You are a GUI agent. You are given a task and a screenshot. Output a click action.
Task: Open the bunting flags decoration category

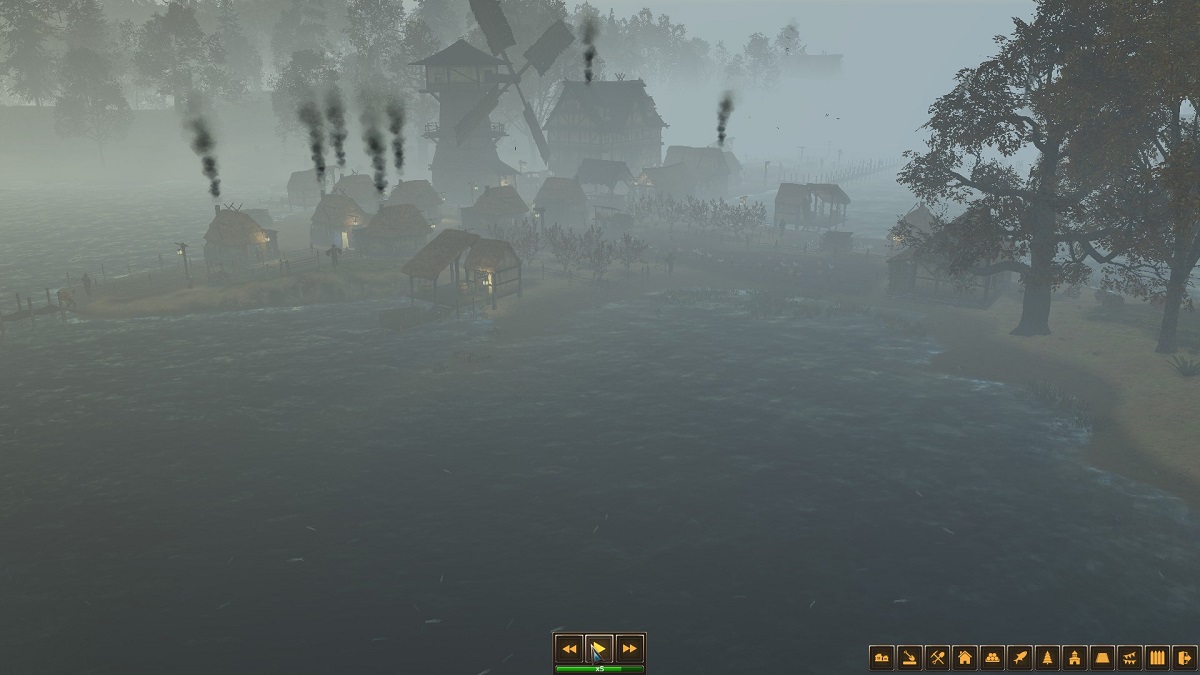pyautogui.click(x=1130, y=657)
